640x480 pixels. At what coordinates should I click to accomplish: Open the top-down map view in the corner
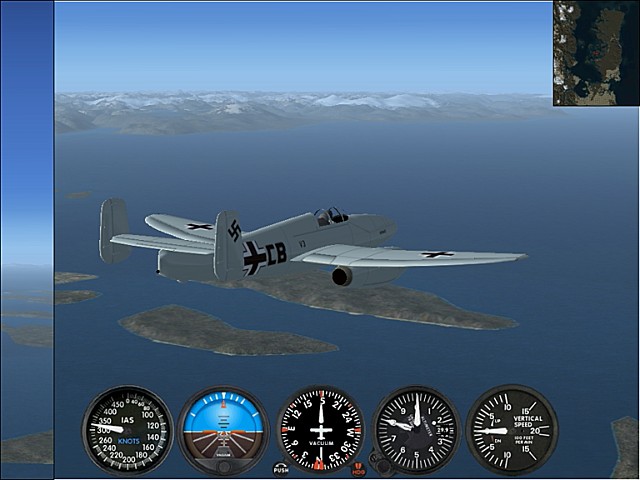point(595,52)
